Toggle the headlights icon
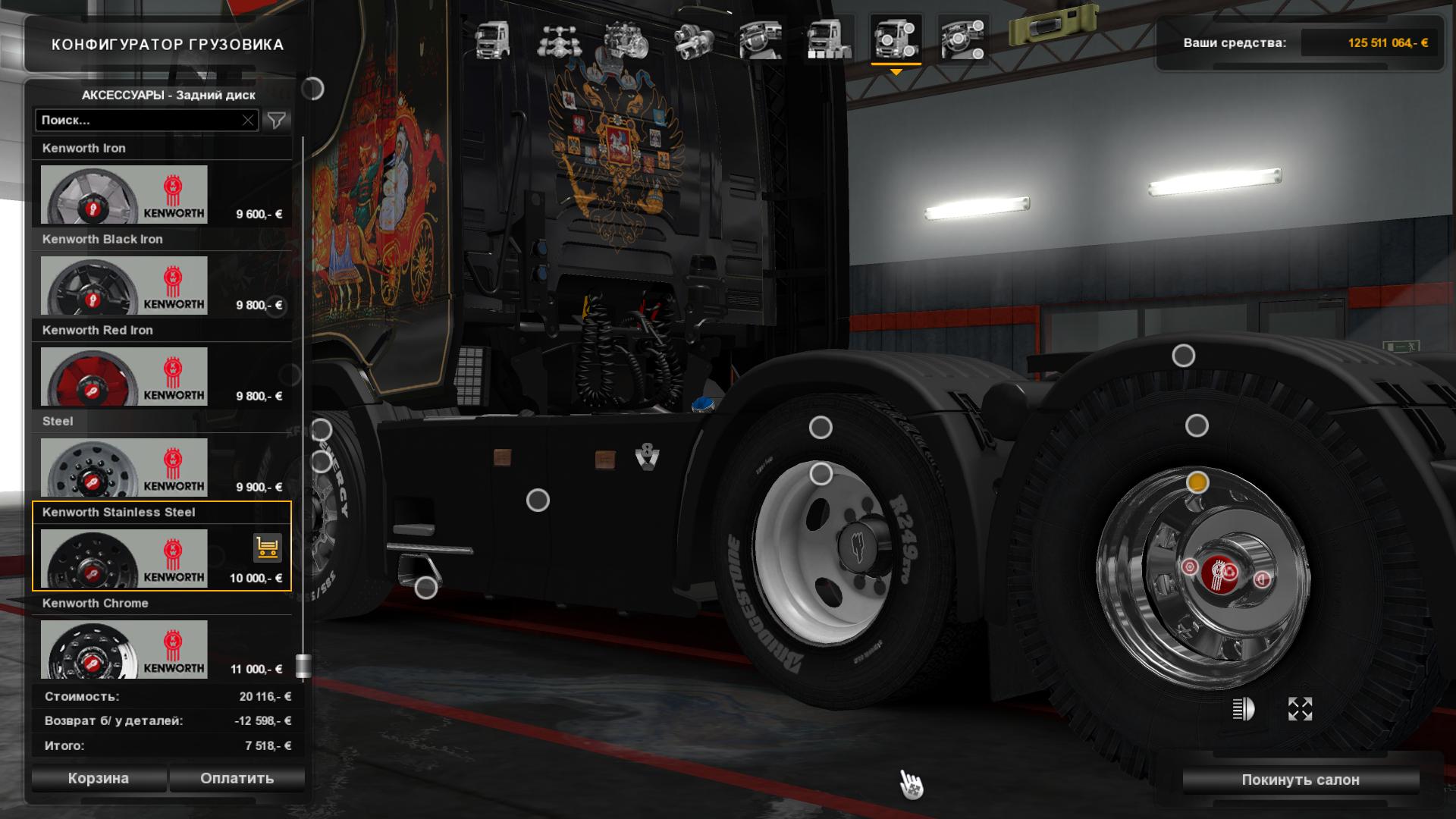The width and height of the screenshot is (1456, 819). 1243,709
